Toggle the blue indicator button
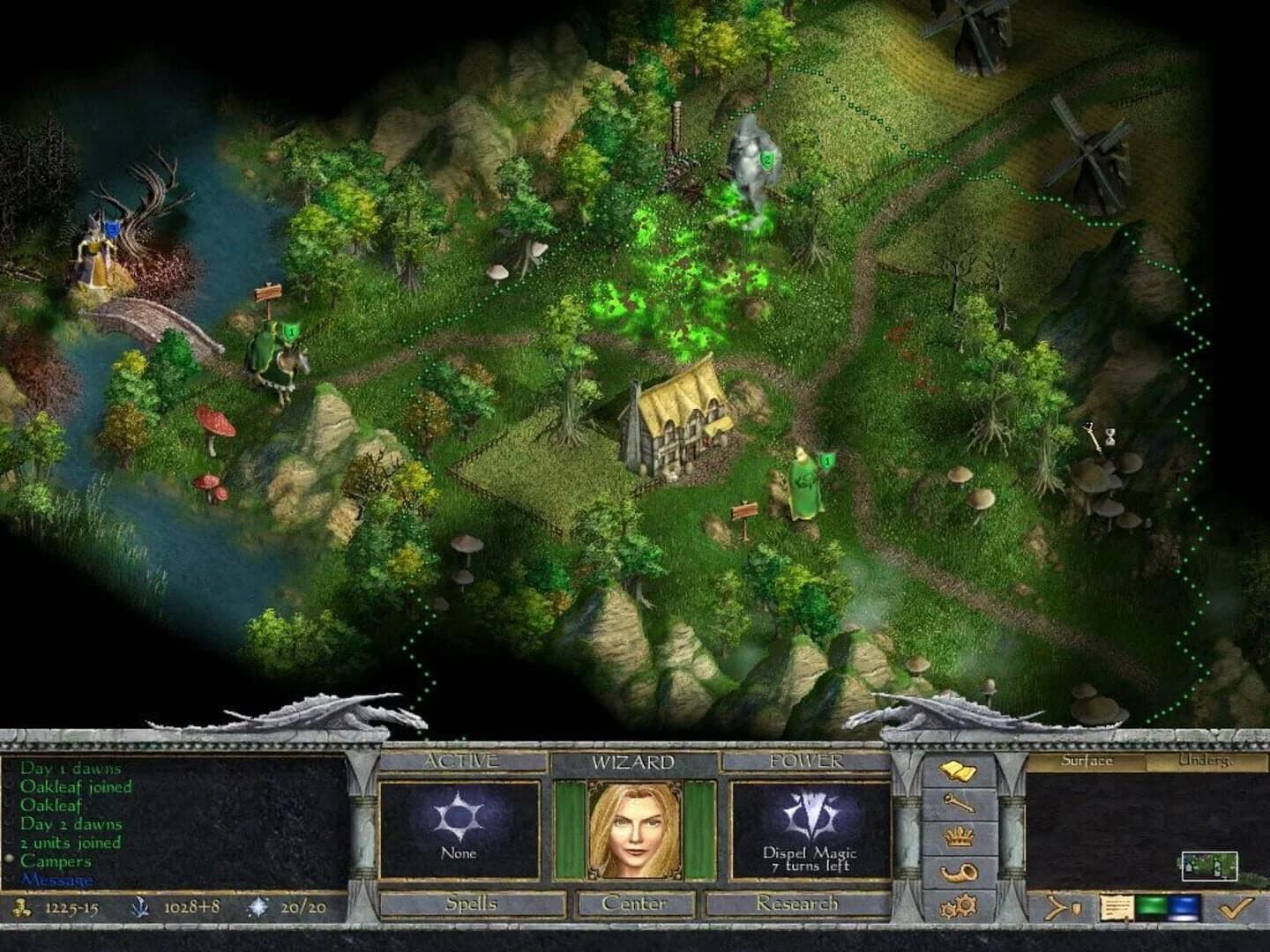 click(x=1184, y=907)
